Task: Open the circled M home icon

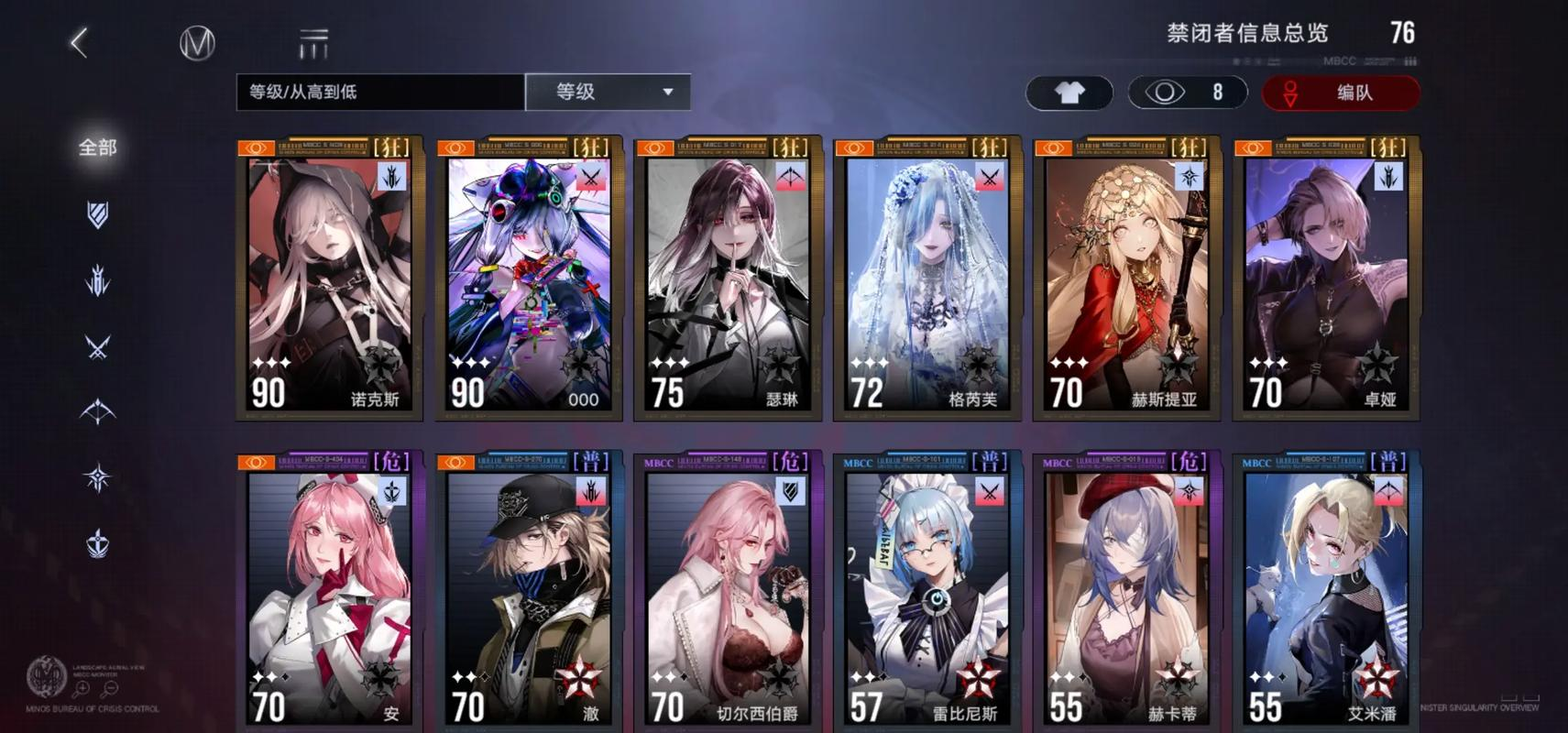Action: click(x=197, y=43)
